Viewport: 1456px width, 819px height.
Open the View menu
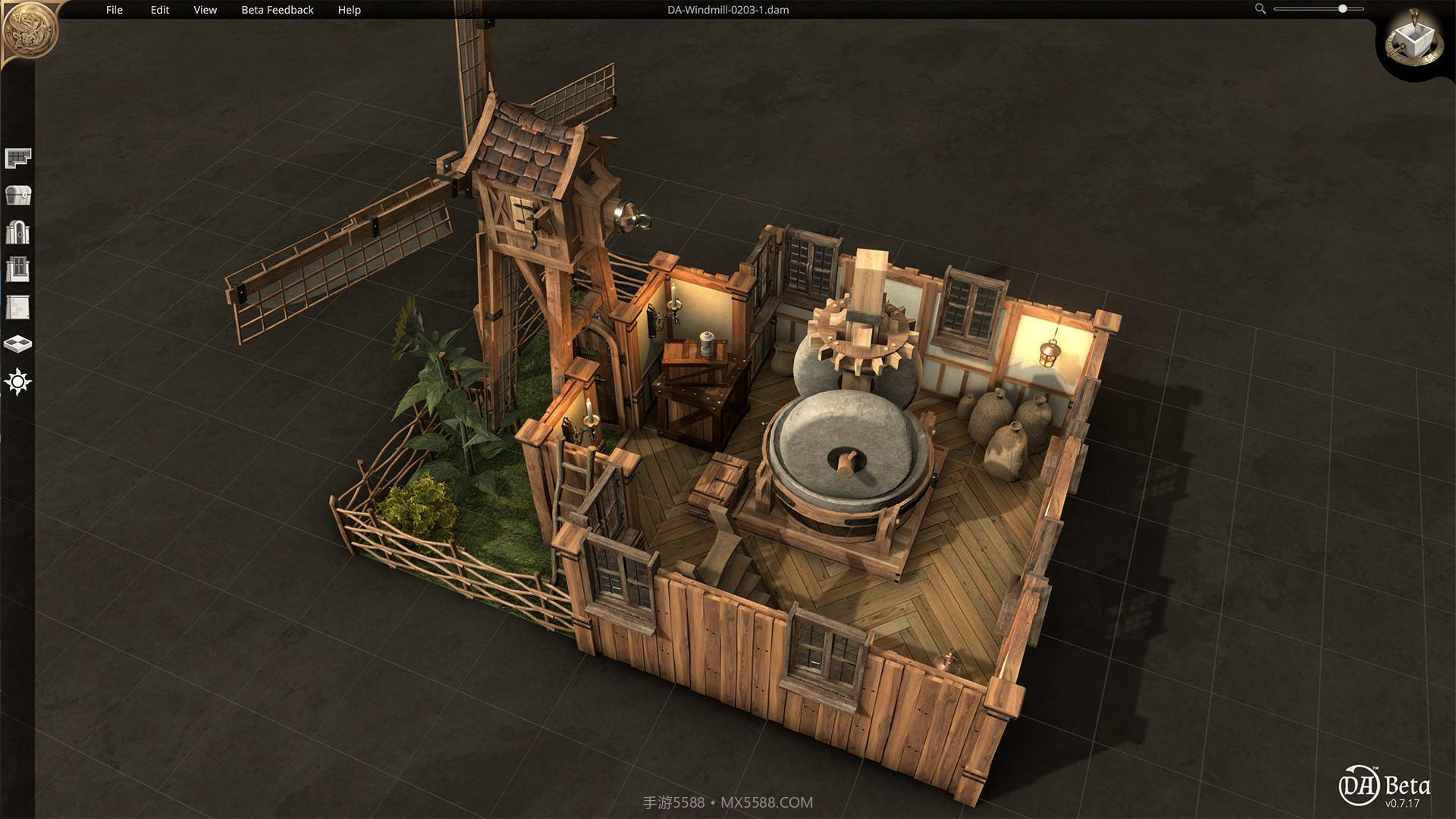205,10
